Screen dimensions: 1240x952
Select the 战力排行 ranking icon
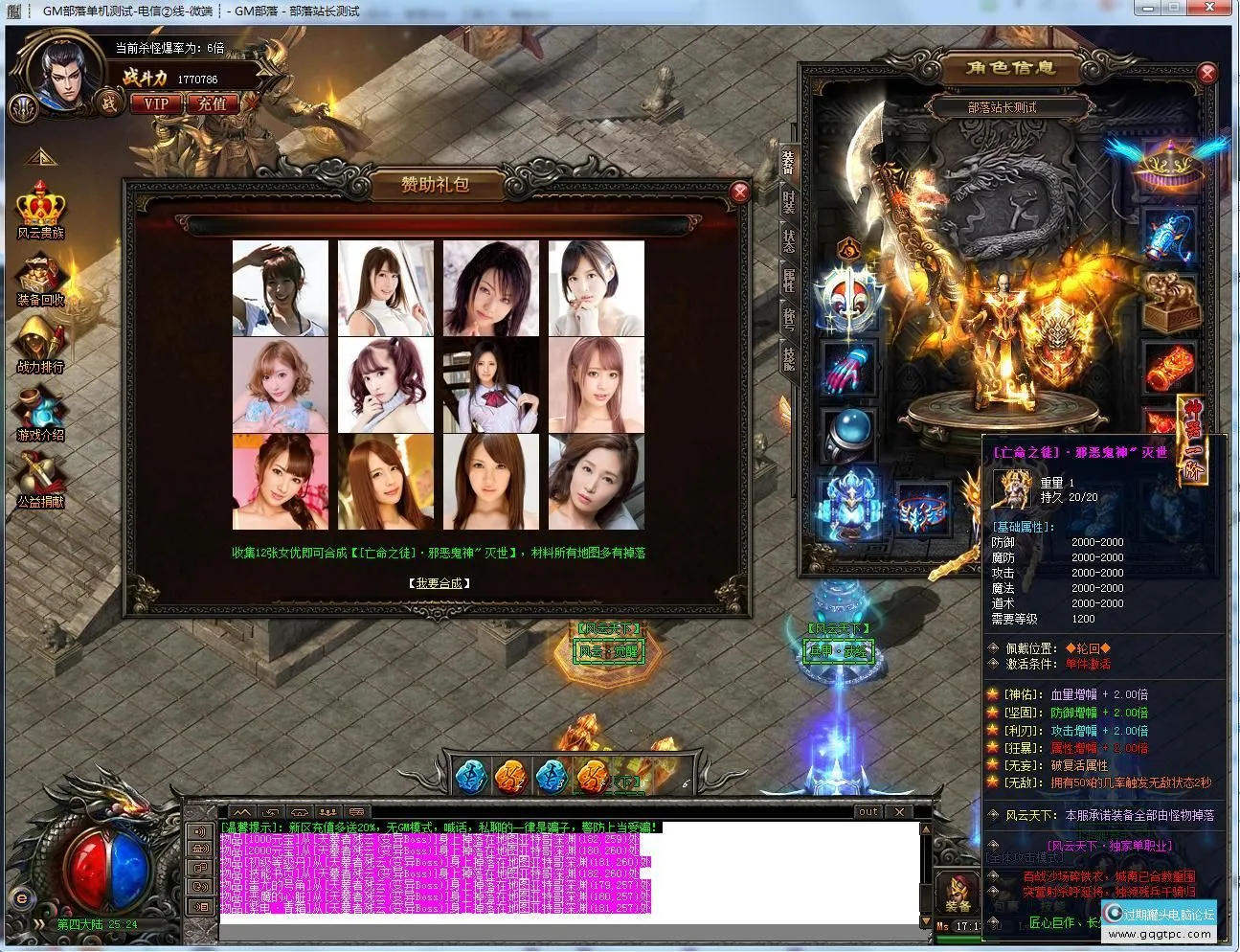point(38,340)
